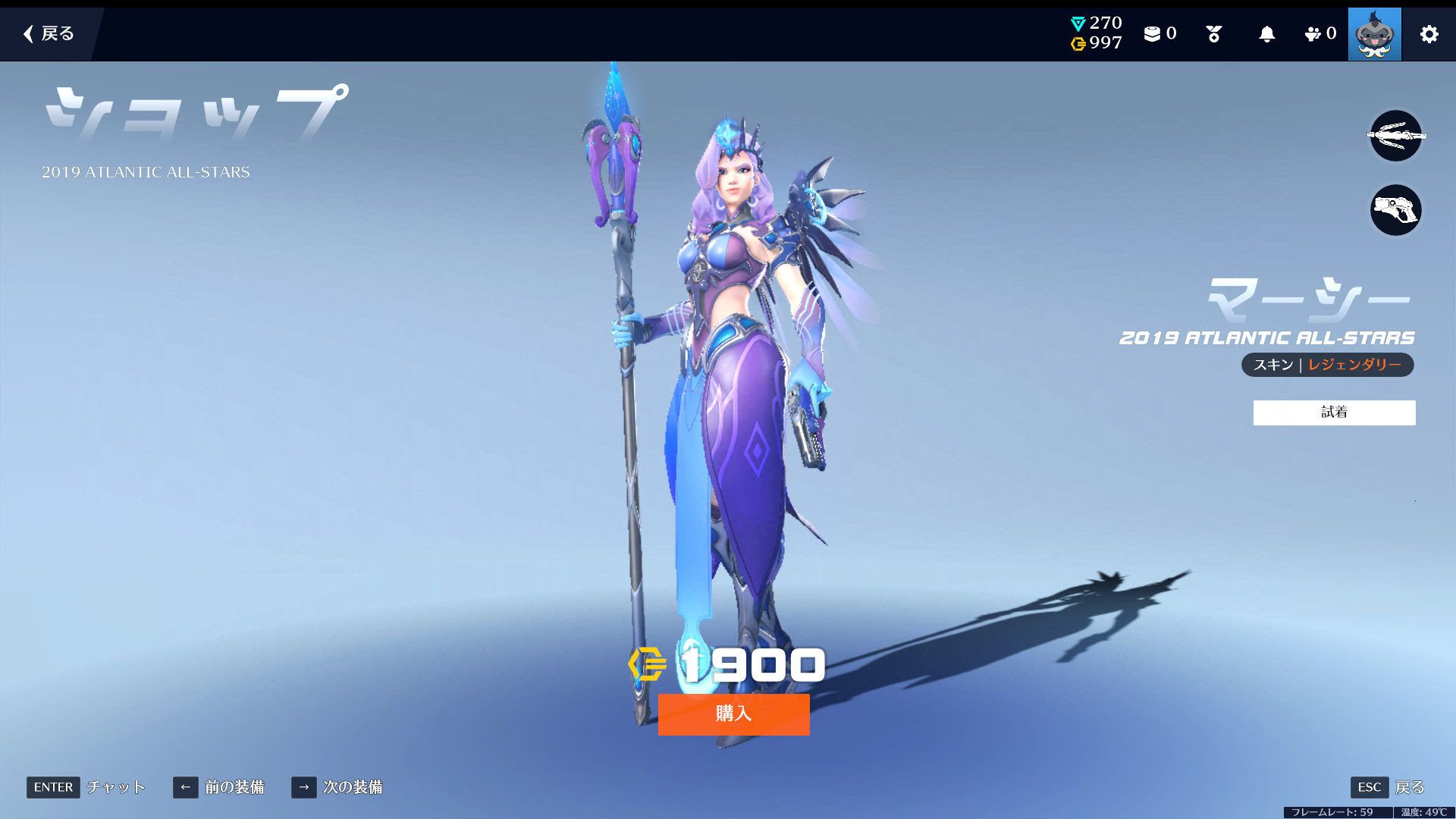Click the league token currency balance
This screenshot has width=1456, height=819.
[x=1097, y=24]
